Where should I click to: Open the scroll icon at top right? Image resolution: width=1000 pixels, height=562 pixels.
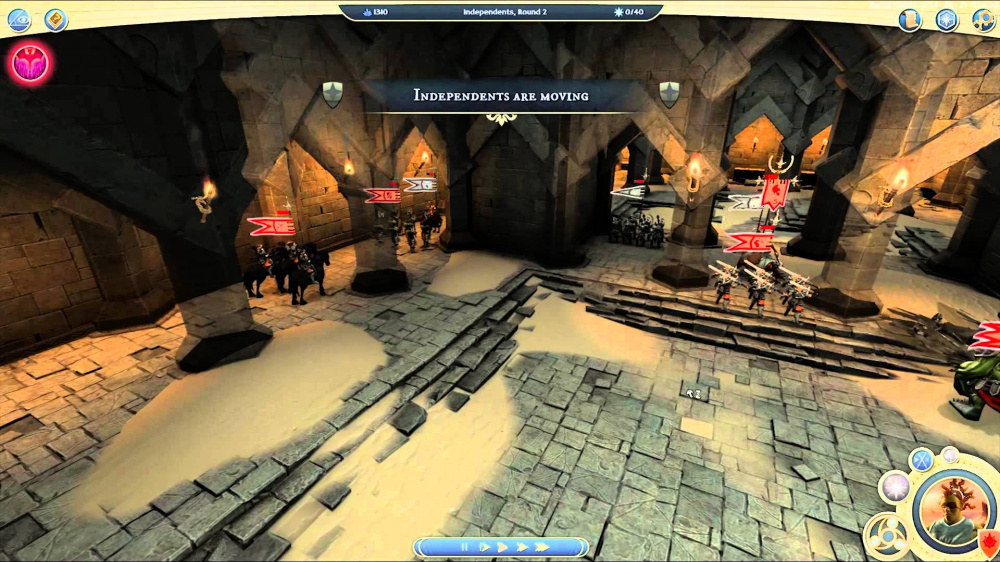pos(909,20)
